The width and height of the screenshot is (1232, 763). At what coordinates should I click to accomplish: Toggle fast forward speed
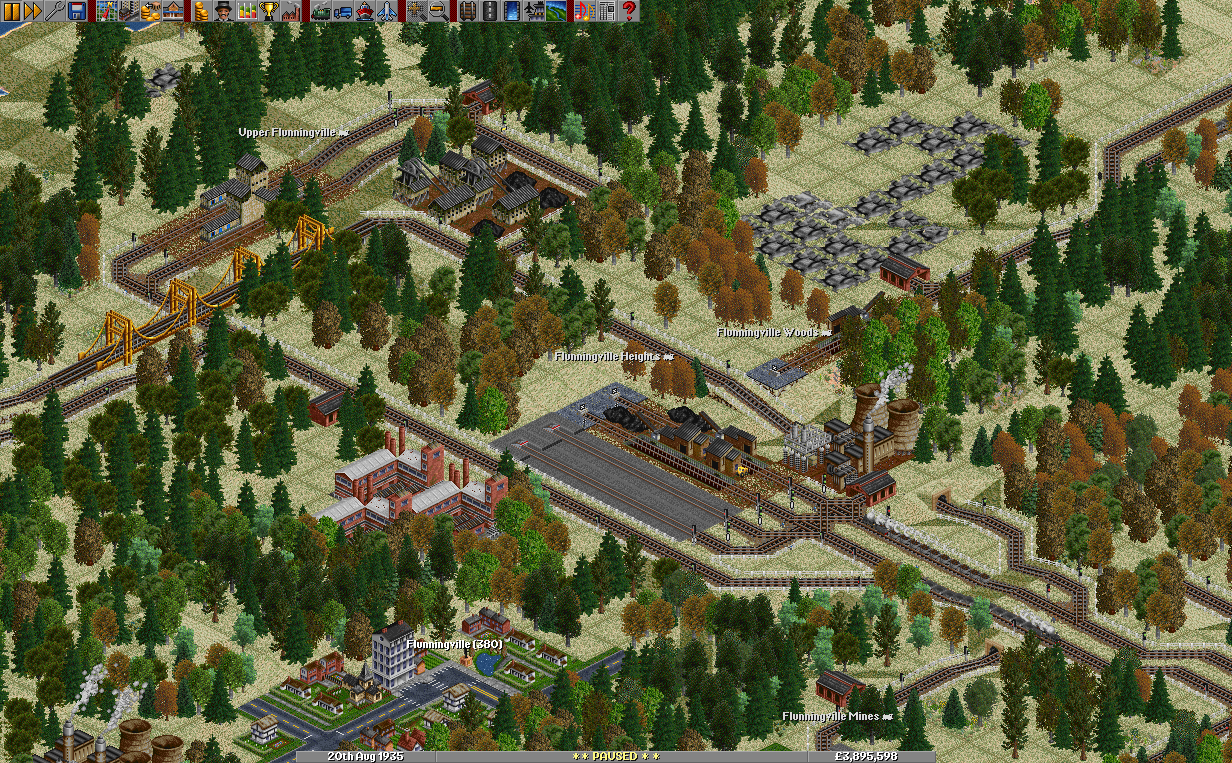click(33, 11)
